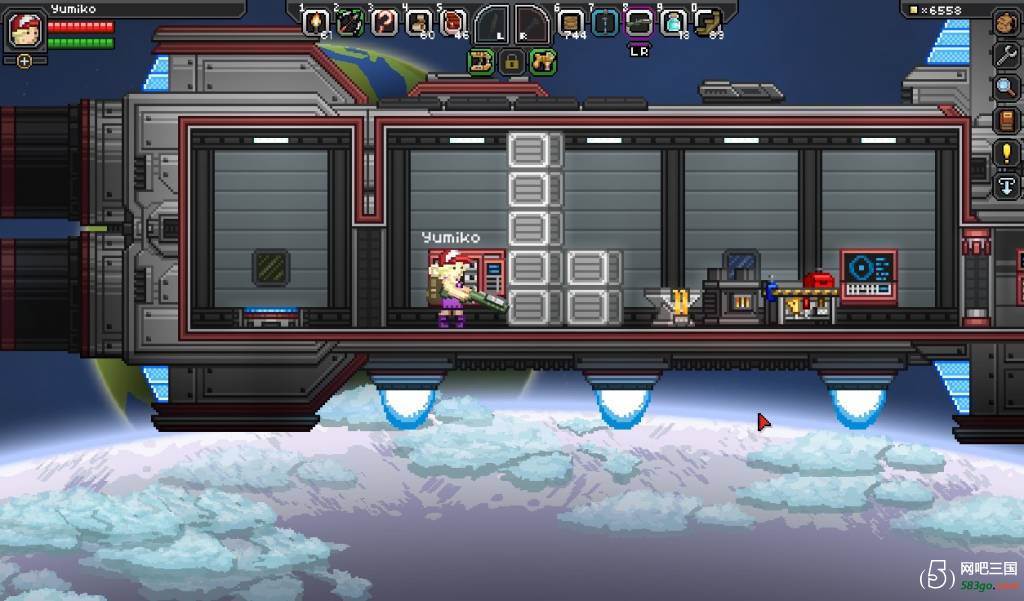The image size is (1024, 601).
Task: Select the blue-framed tool in slot 7
Action: click(605, 23)
